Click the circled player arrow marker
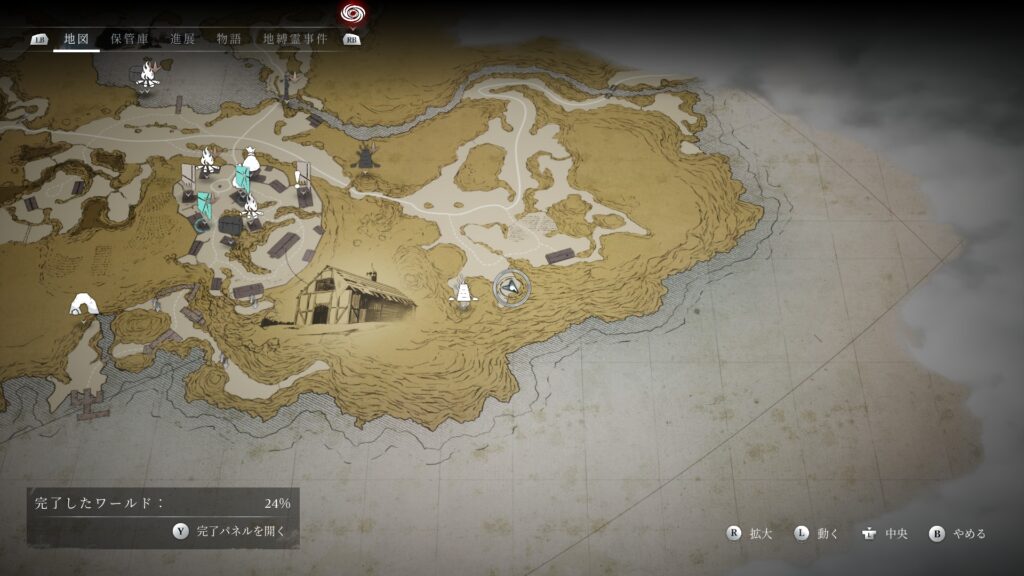The image size is (1024, 576). pyautogui.click(x=510, y=288)
